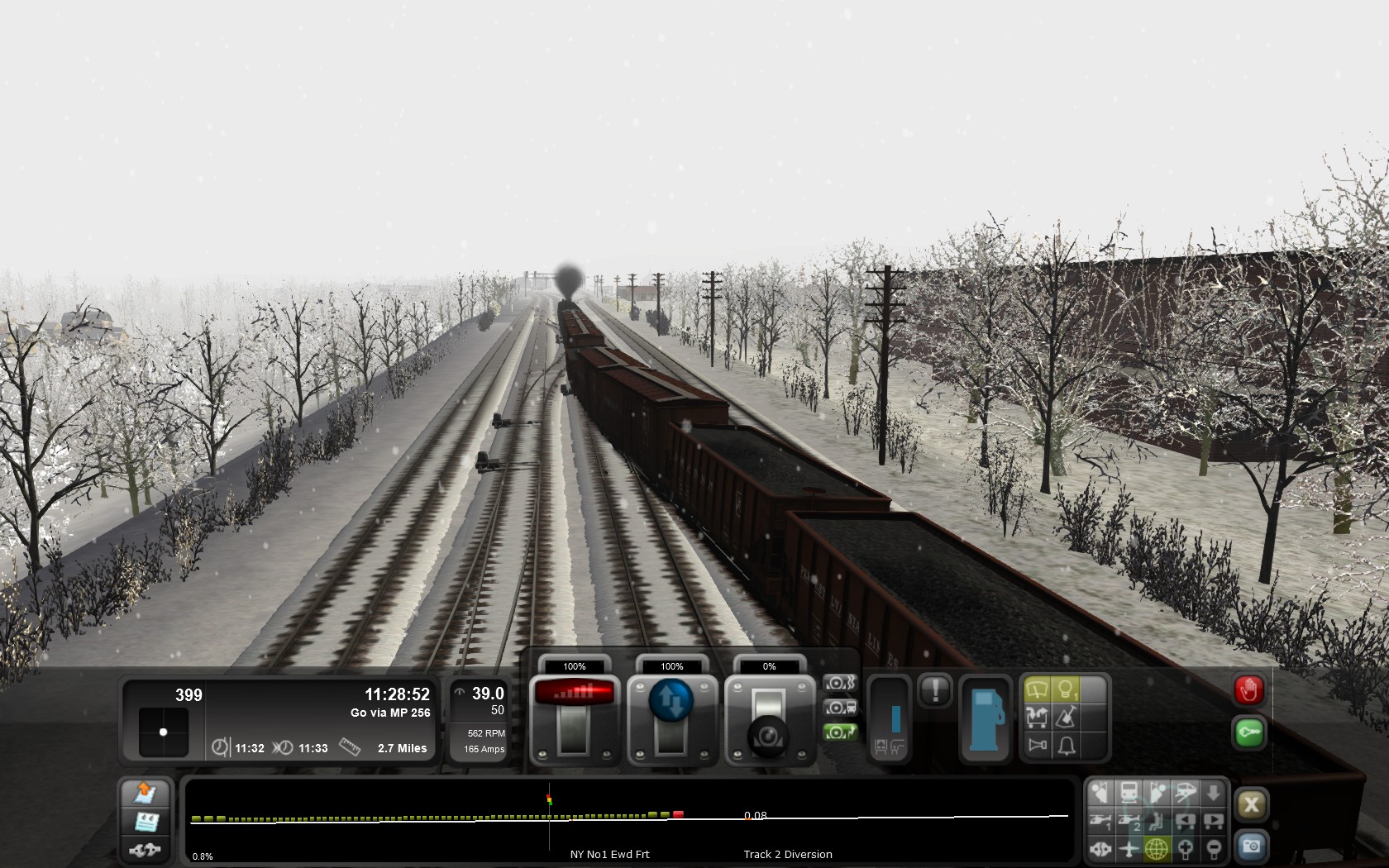
Task: Click the reverser lever with blue arrows
Action: pos(671,718)
